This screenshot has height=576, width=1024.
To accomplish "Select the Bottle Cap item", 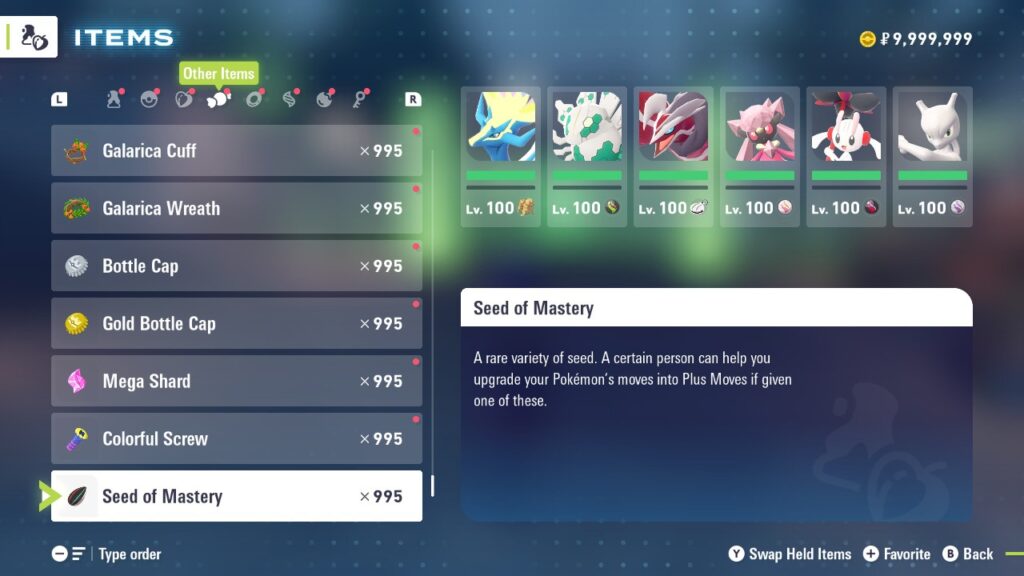I will [236, 266].
